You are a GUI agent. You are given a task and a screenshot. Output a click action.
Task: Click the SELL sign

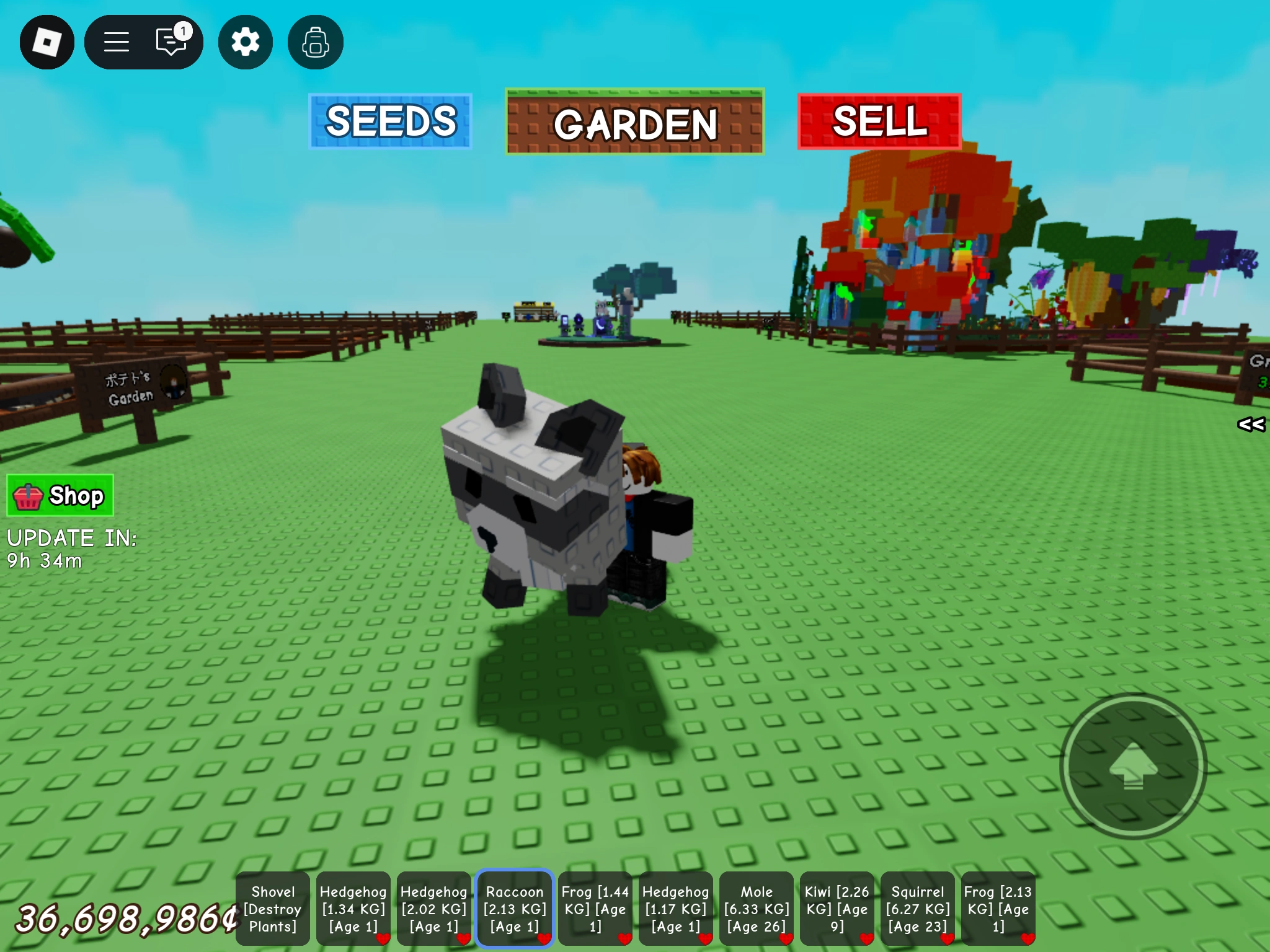879,123
